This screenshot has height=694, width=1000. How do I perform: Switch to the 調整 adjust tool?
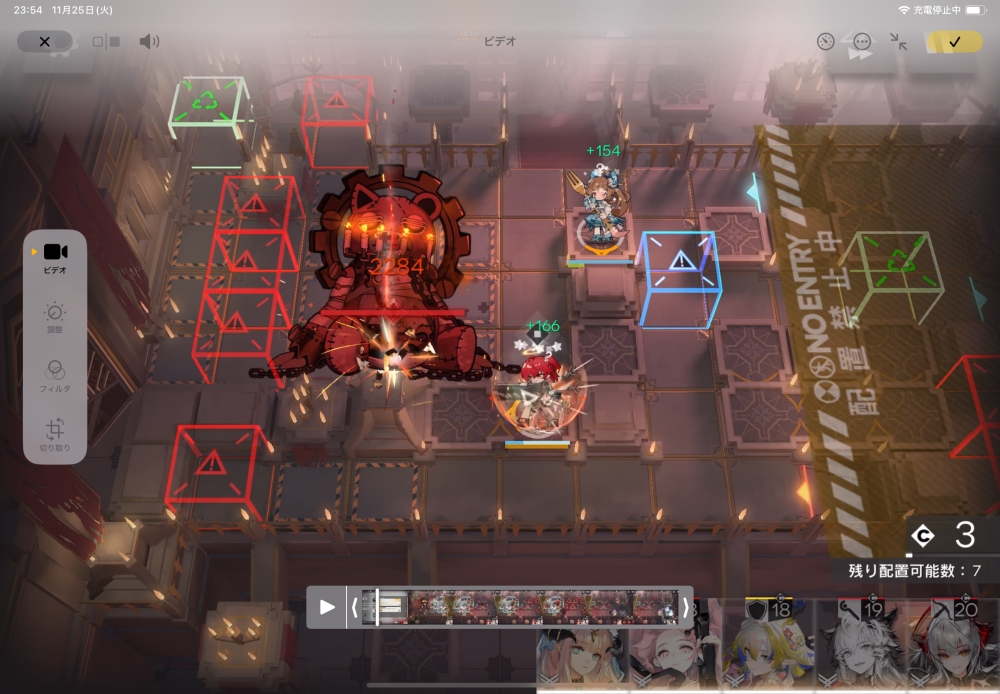point(55,318)
